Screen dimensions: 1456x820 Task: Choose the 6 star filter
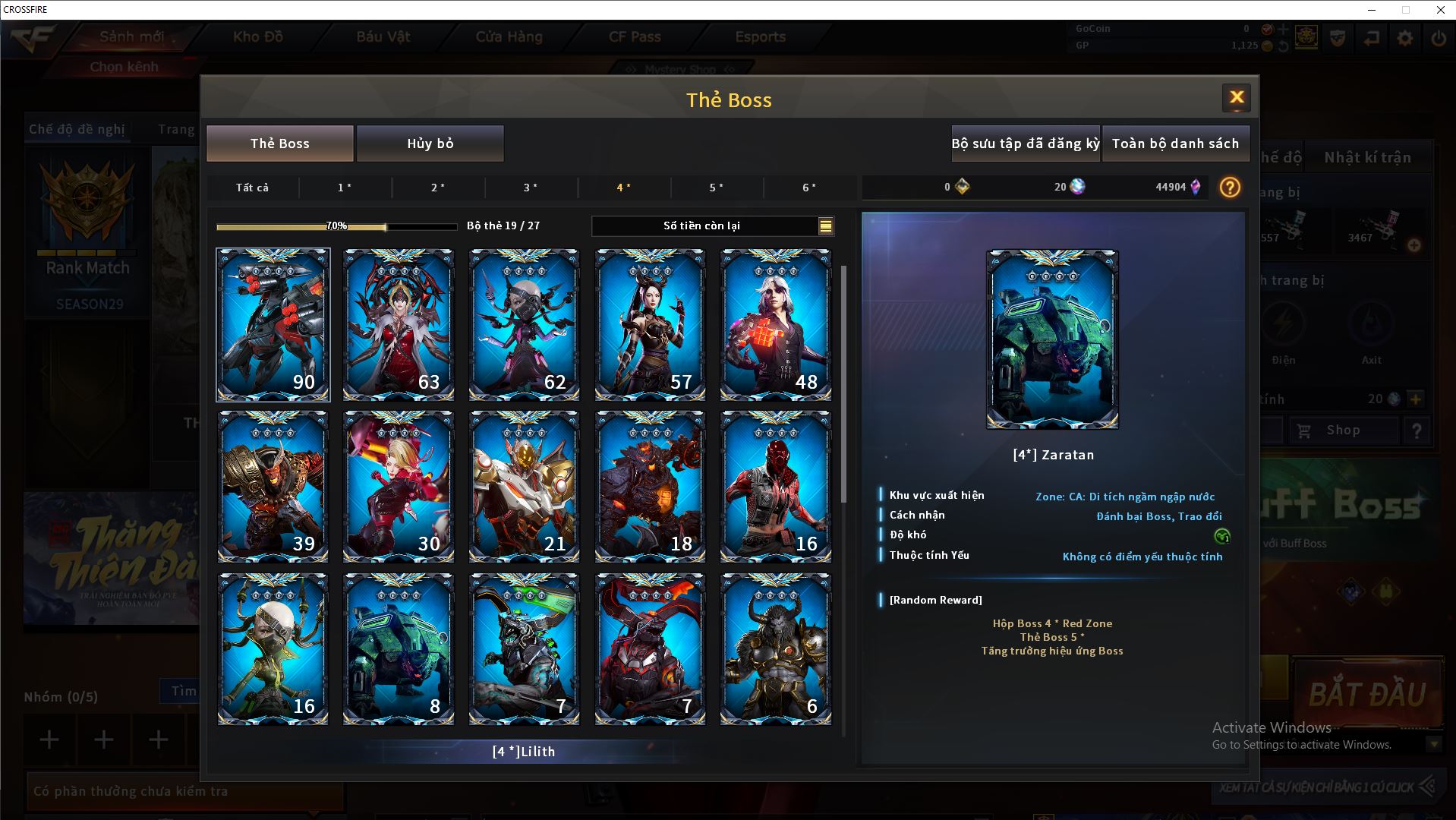coord(809,188)
